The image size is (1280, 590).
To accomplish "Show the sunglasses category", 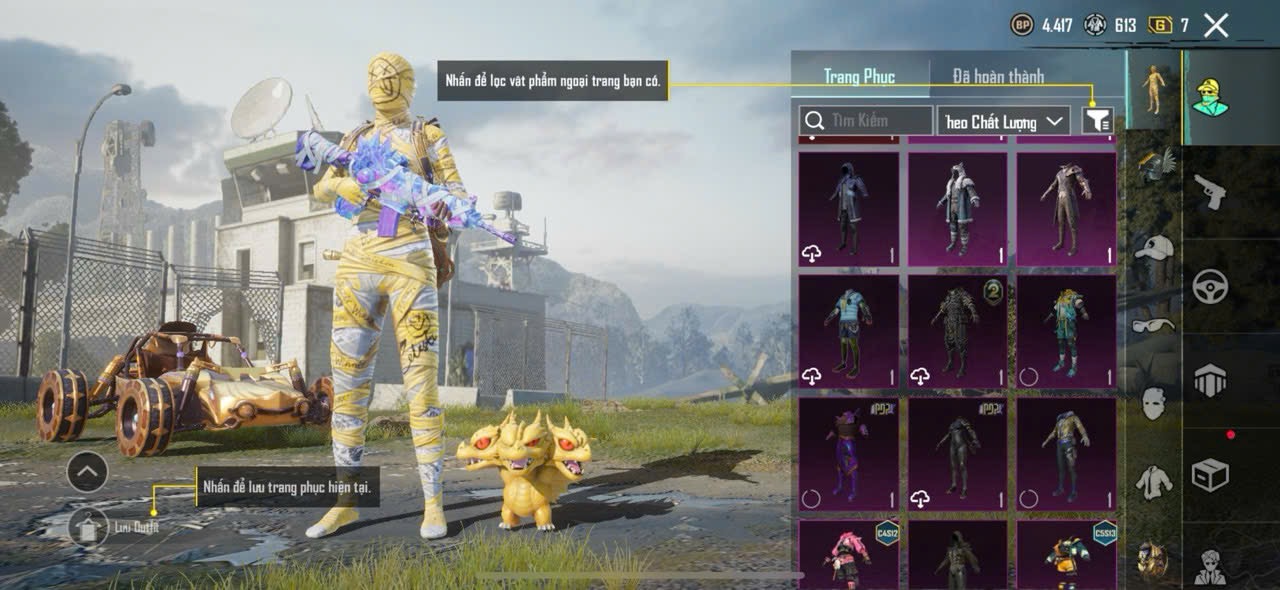I will pos(1154,325).
